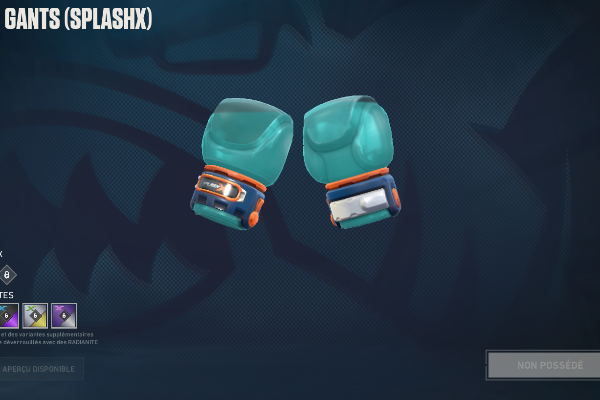Choose the locked silver and purple variant
This screenshot has height=400, width=600.
(x=64, y=316)
